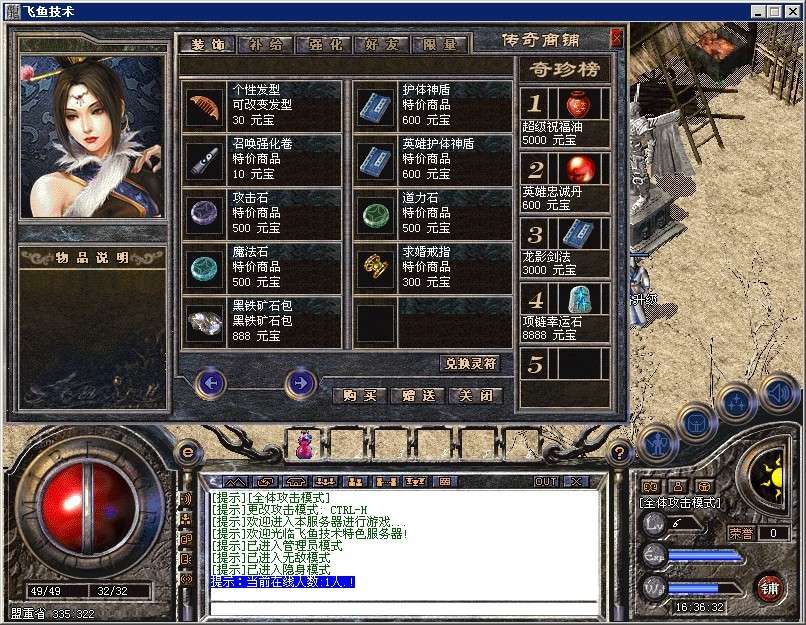
Task: Go to the next shop page arrow
Action: click(x=299, y=382)
